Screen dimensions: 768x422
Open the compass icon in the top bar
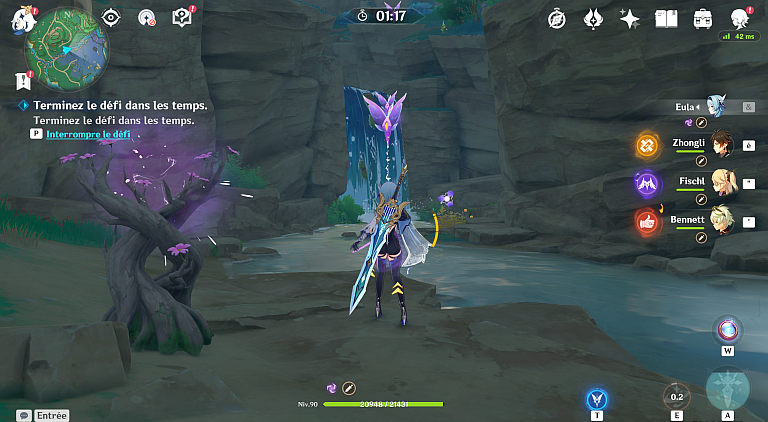pos(558,18)
